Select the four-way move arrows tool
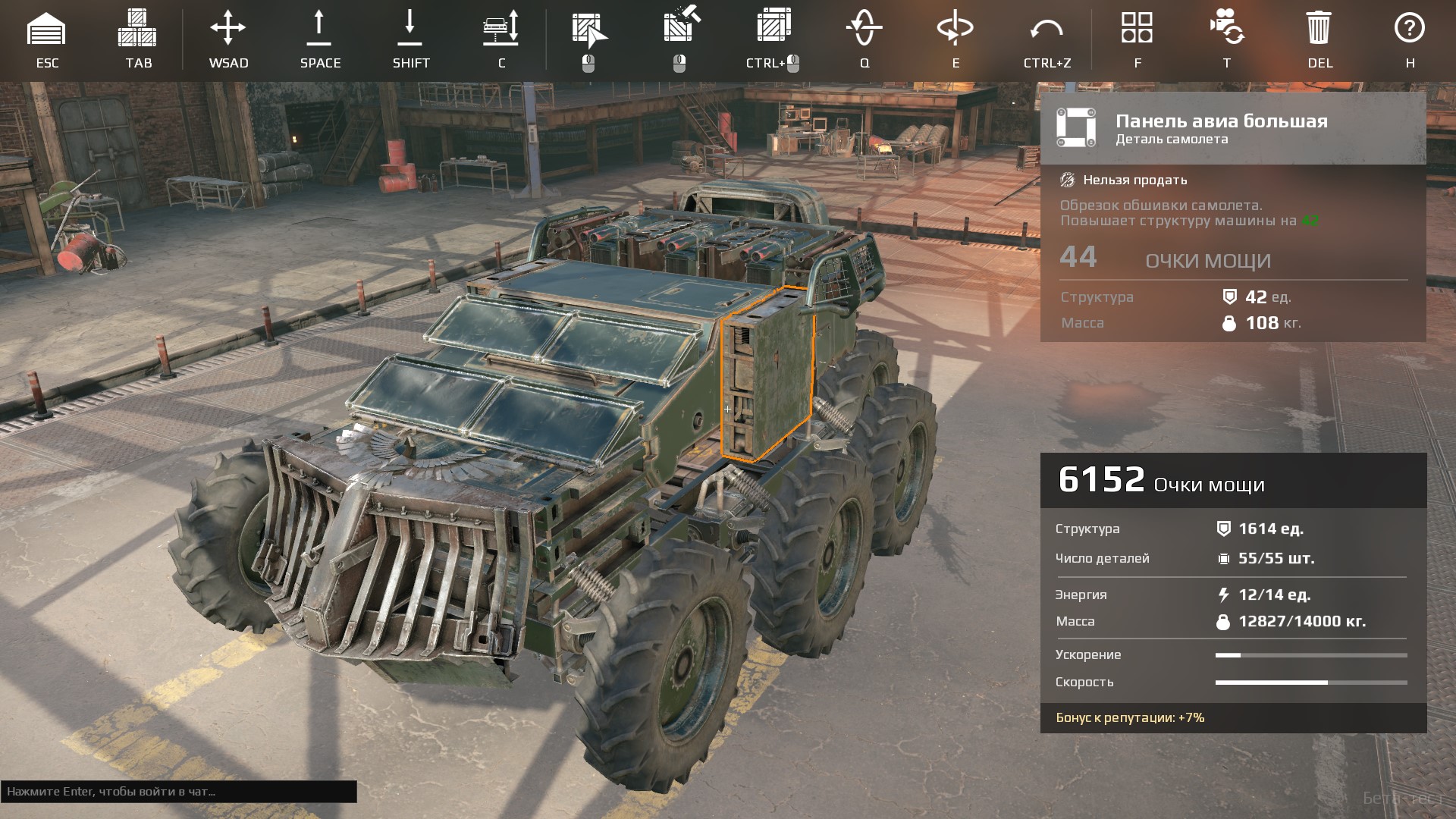The height and width of the screenshot is (819, 1456). pyautogui.click(x=227, y=29)
